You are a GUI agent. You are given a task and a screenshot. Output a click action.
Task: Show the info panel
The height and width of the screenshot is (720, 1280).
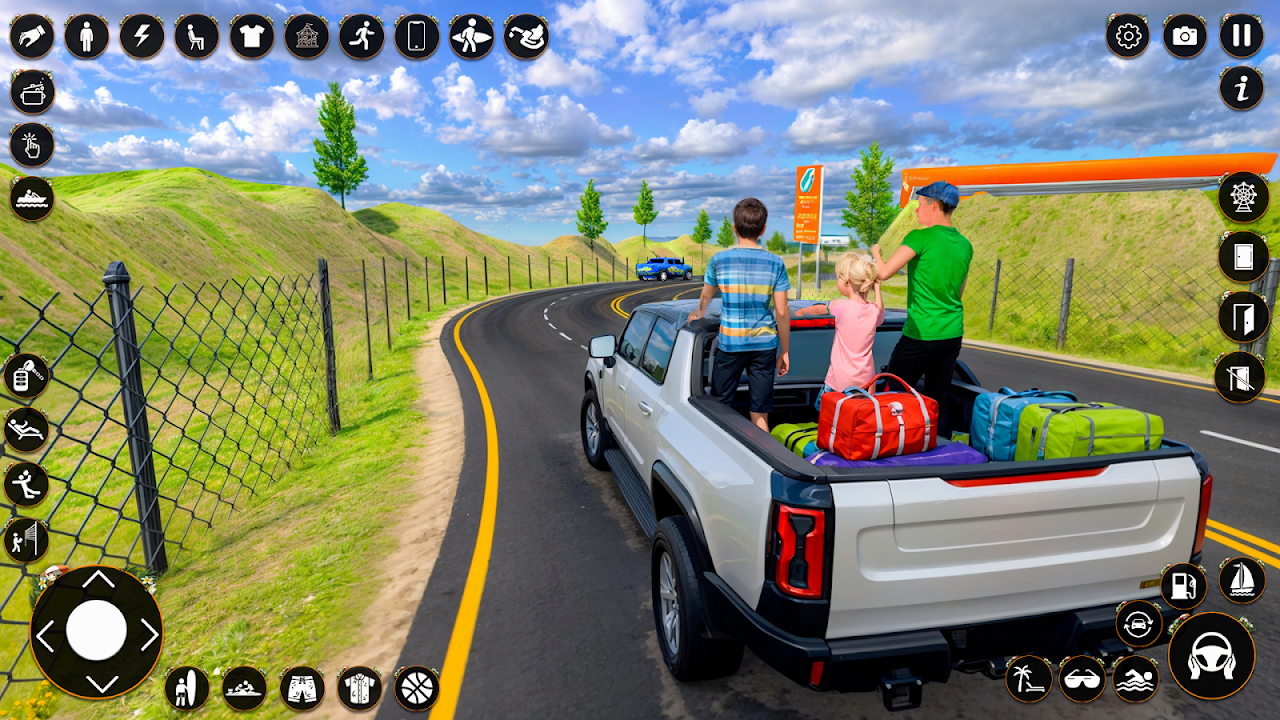[x=1241, y=89]
